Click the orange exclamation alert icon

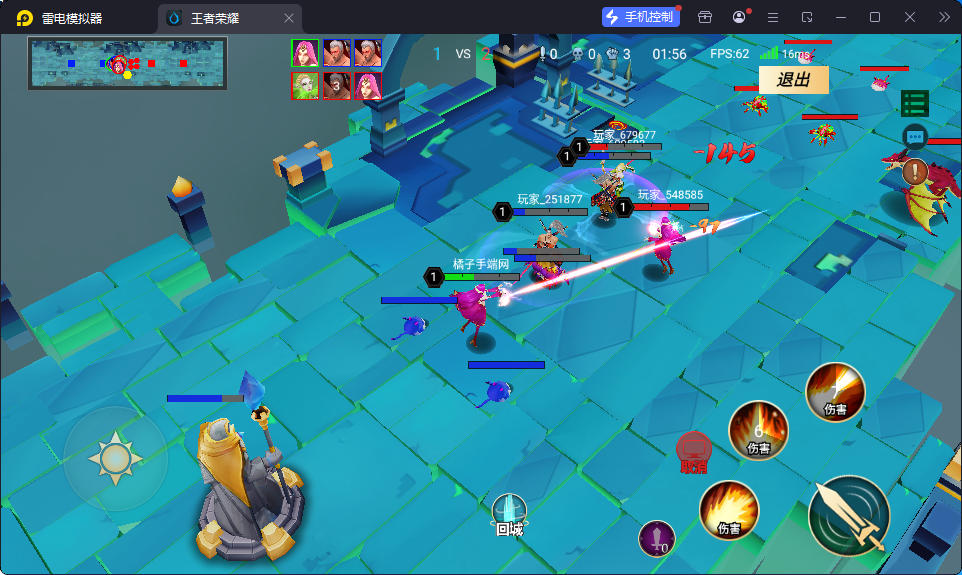[x=914, y=171]
